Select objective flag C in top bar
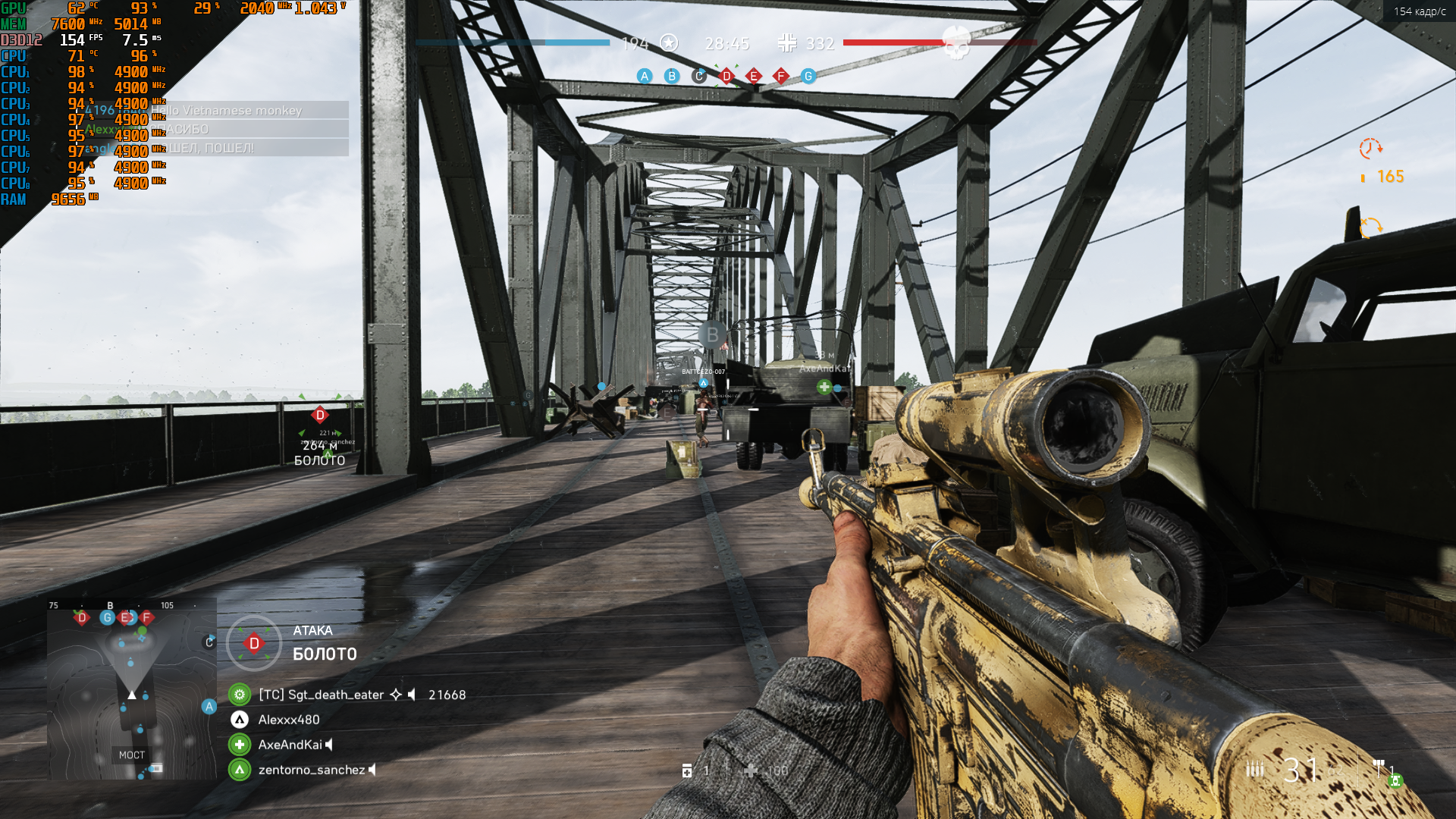Viewport: 1456px width, 819px height. pyautogui.click(x=699, y=76)
